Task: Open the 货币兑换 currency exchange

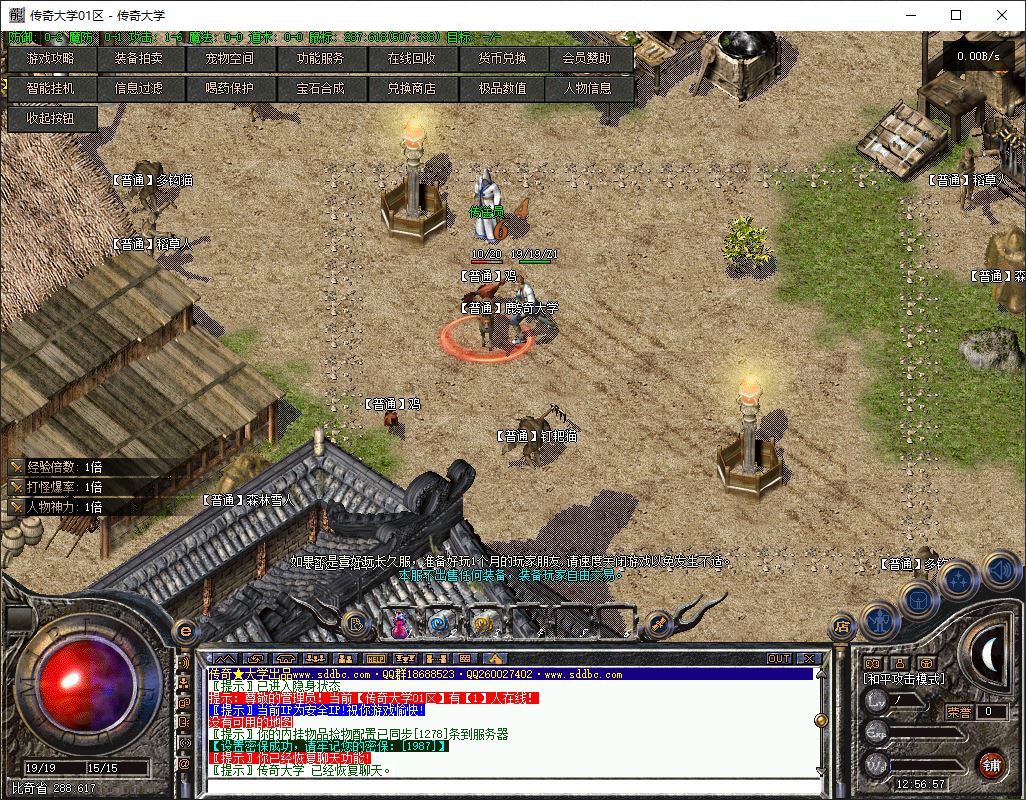Action: click(502, 58)
